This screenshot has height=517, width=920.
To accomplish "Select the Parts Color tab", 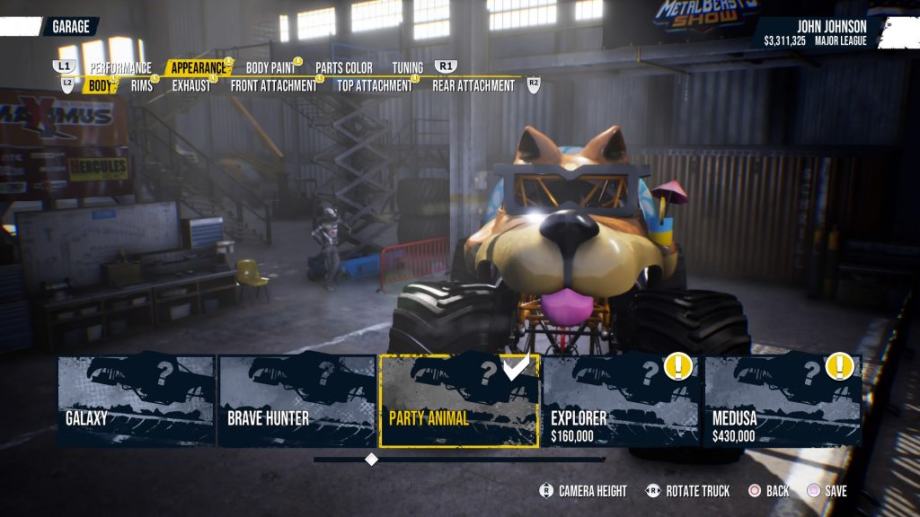I will pos(344,68).
